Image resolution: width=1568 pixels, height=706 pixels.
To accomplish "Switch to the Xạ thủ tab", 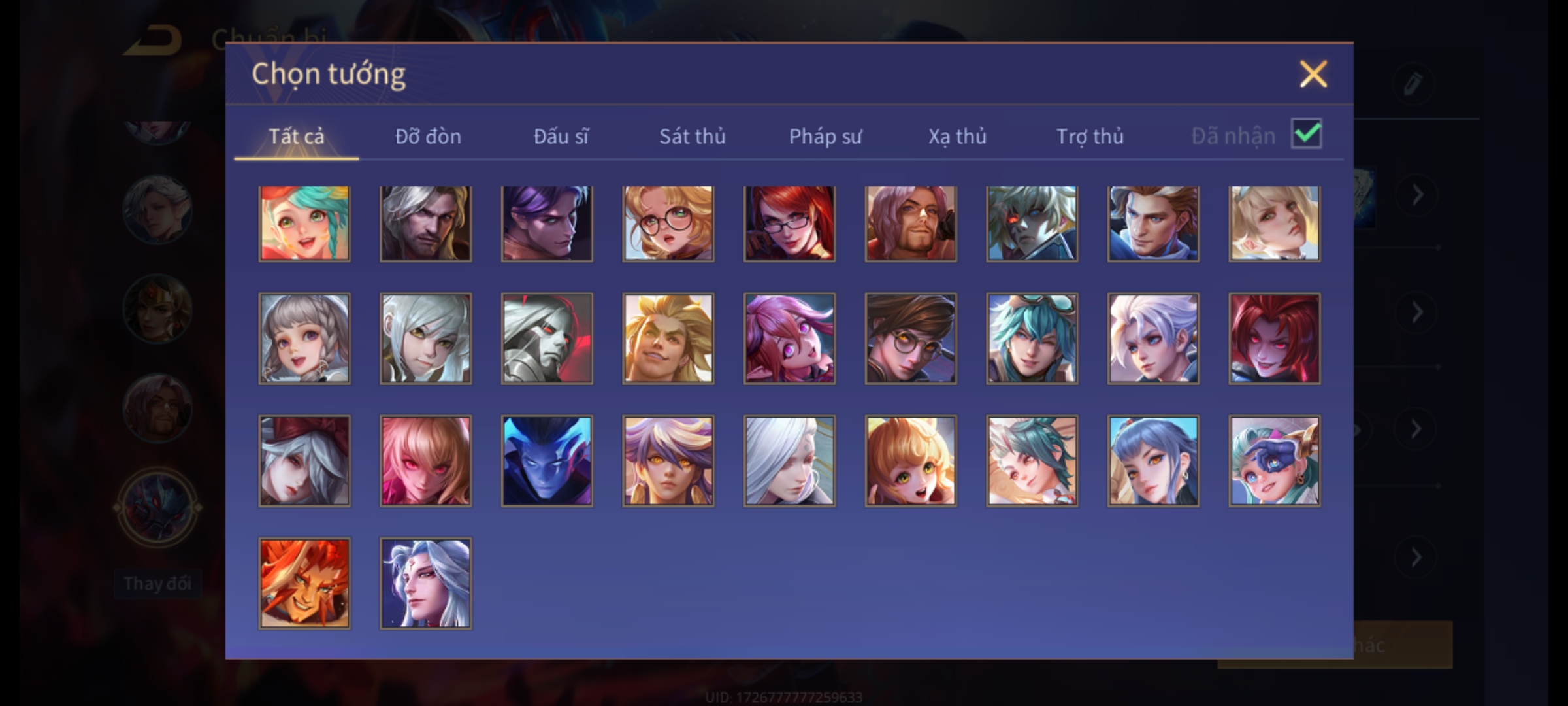I will 957,136.
